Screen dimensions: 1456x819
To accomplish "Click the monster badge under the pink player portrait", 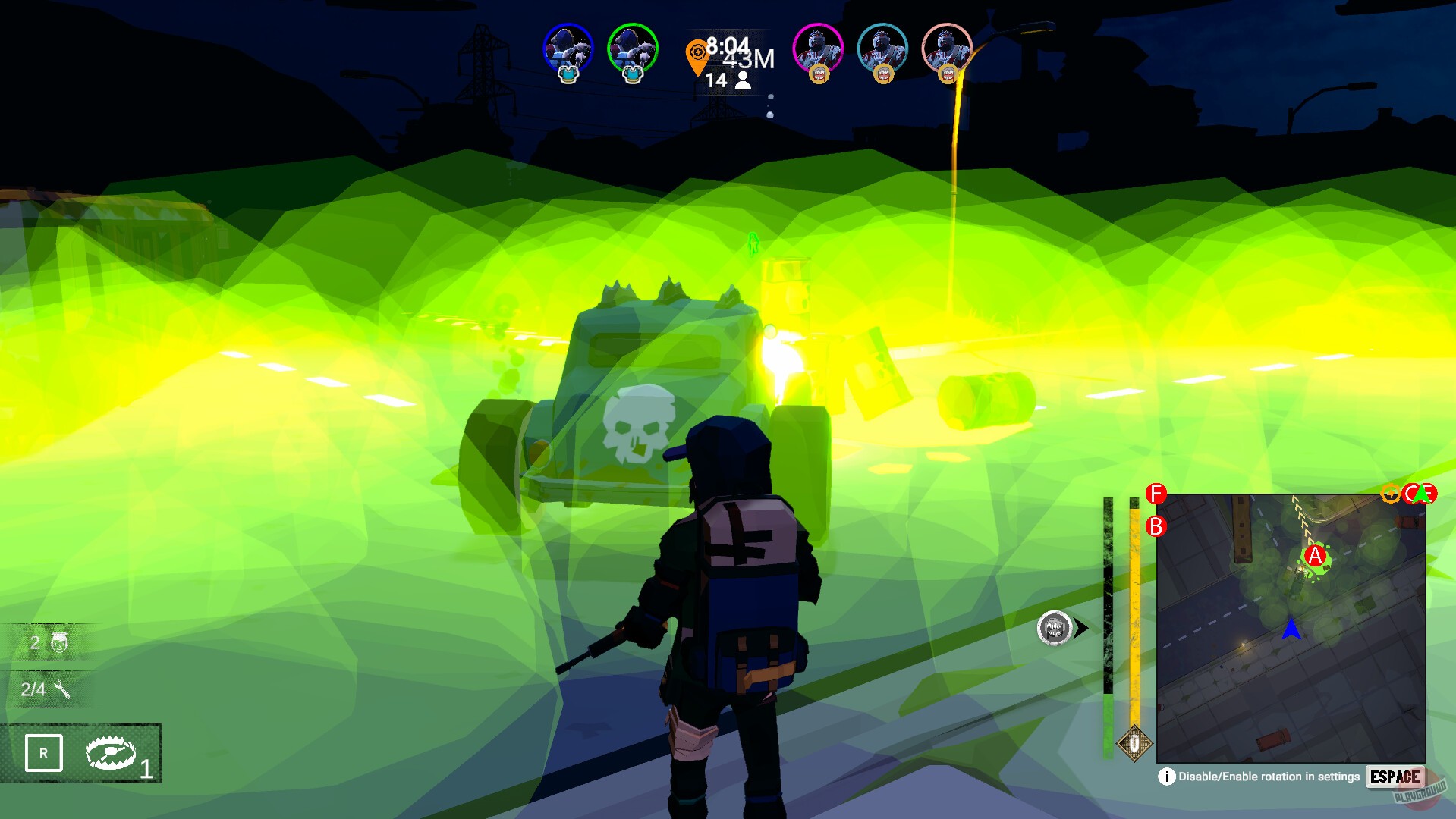I will click(x=818, y=75).
